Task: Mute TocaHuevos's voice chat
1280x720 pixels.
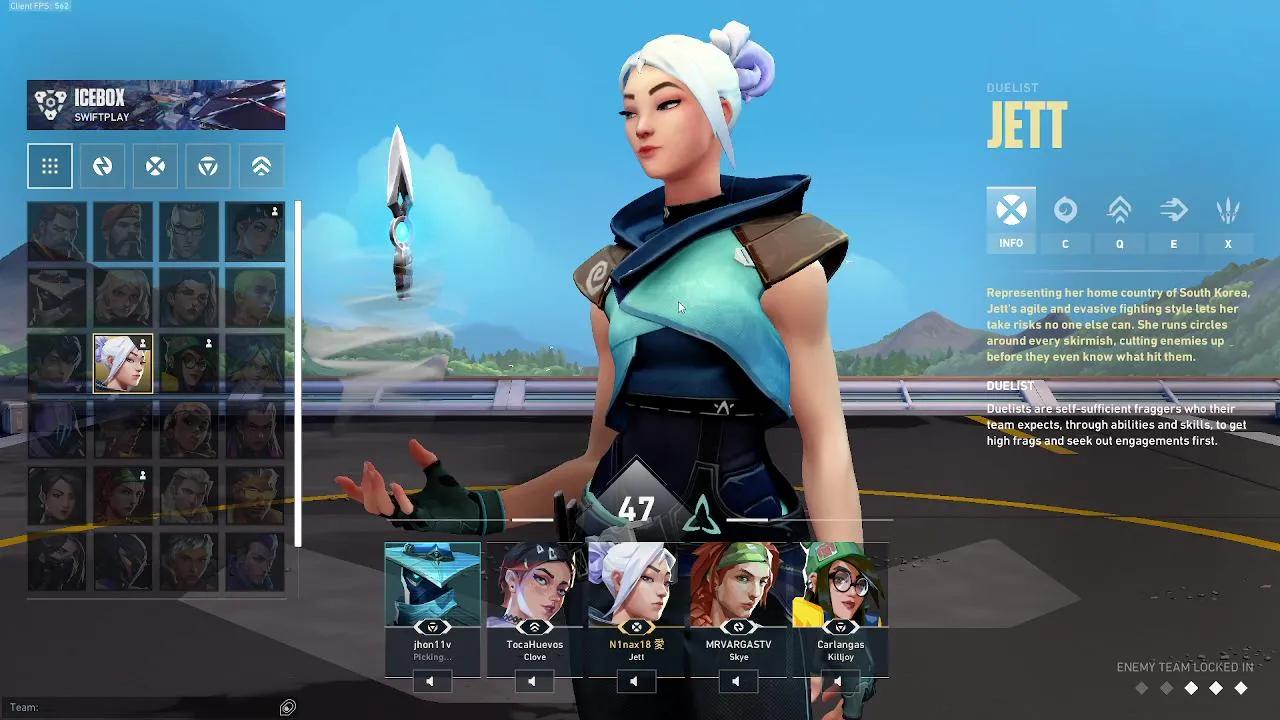Action: click(x=533, y=681)
